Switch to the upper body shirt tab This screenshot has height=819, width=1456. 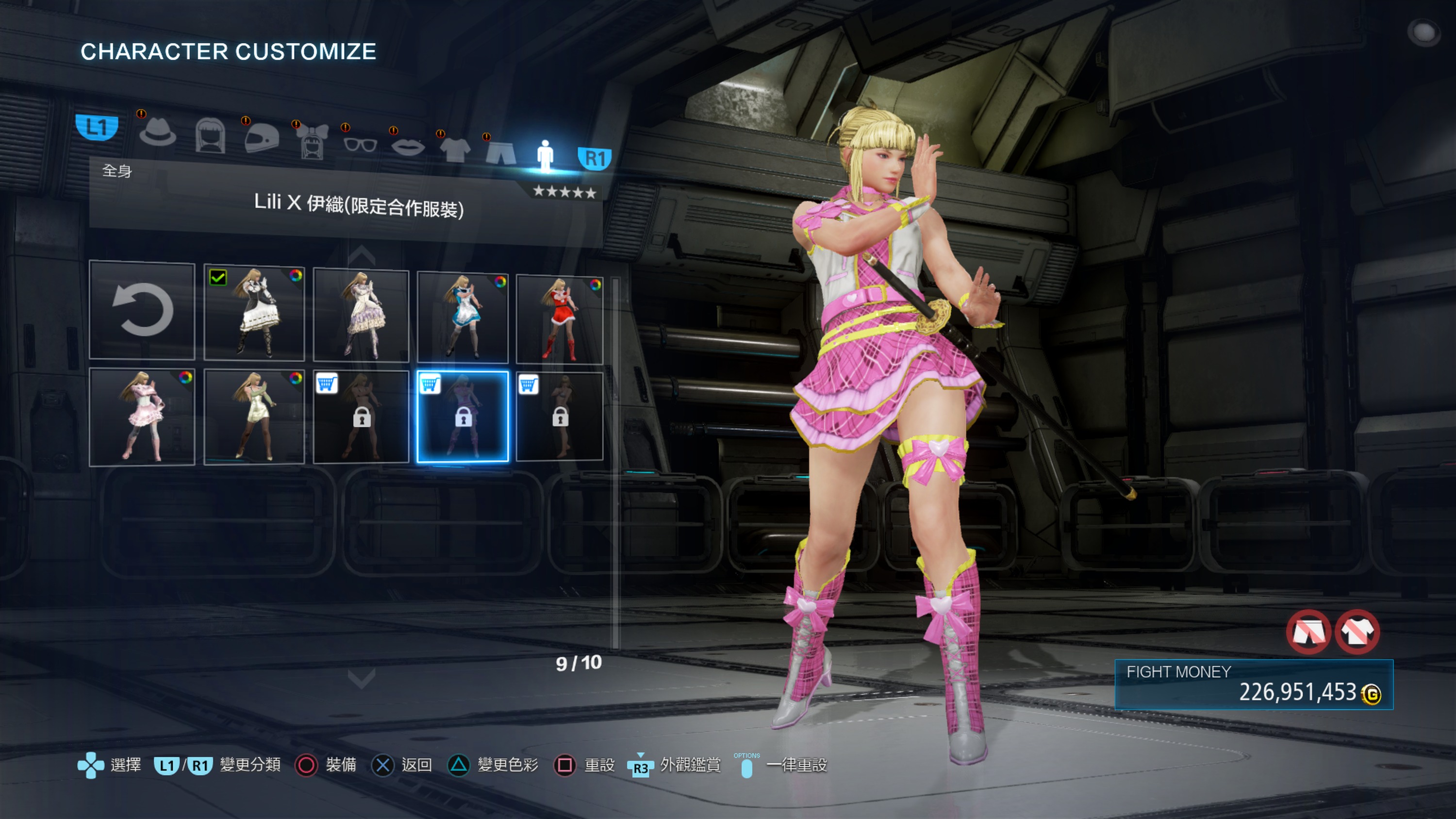click(455, 150)
